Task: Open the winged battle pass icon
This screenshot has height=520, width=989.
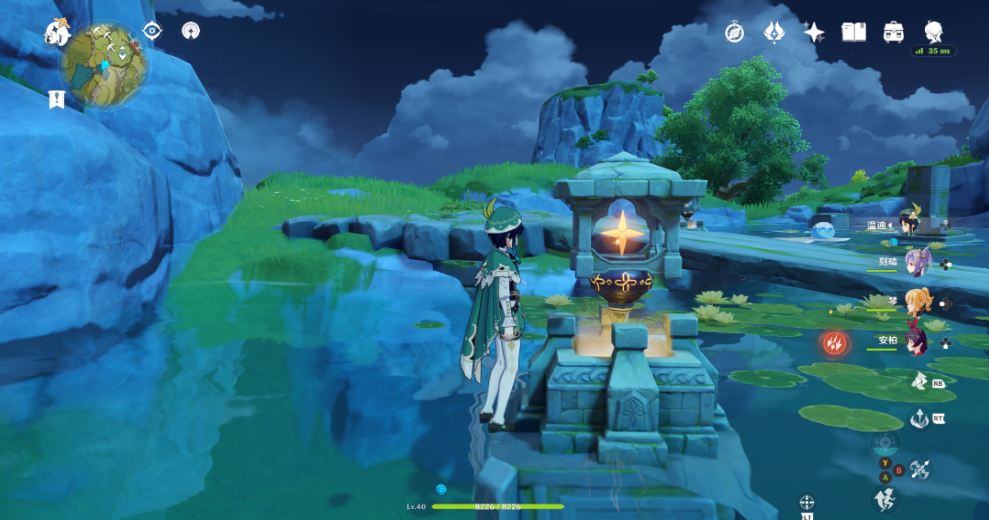Action: 774,32
